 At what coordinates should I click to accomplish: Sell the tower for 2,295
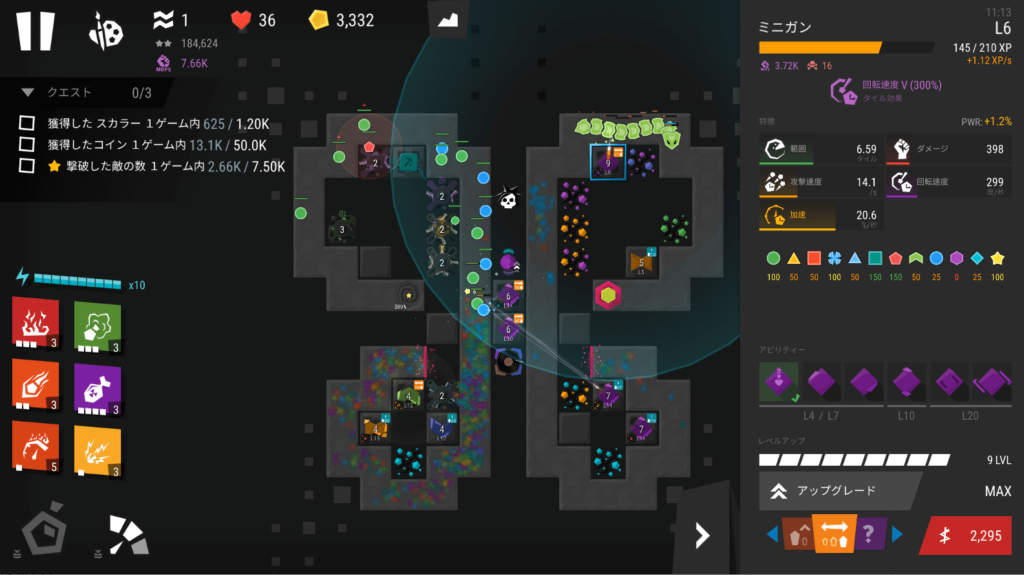(970, 536)
